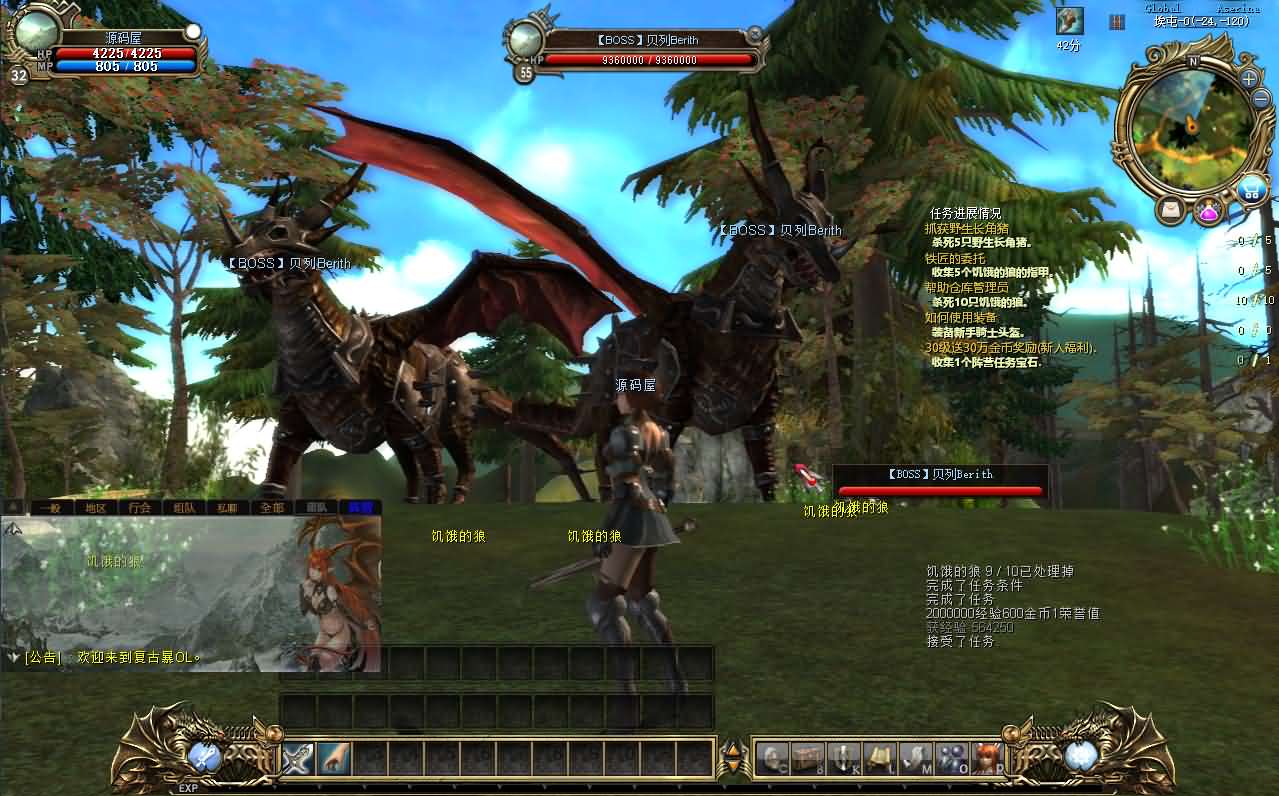Click the blue sword orb on left

tap(205, 756)
